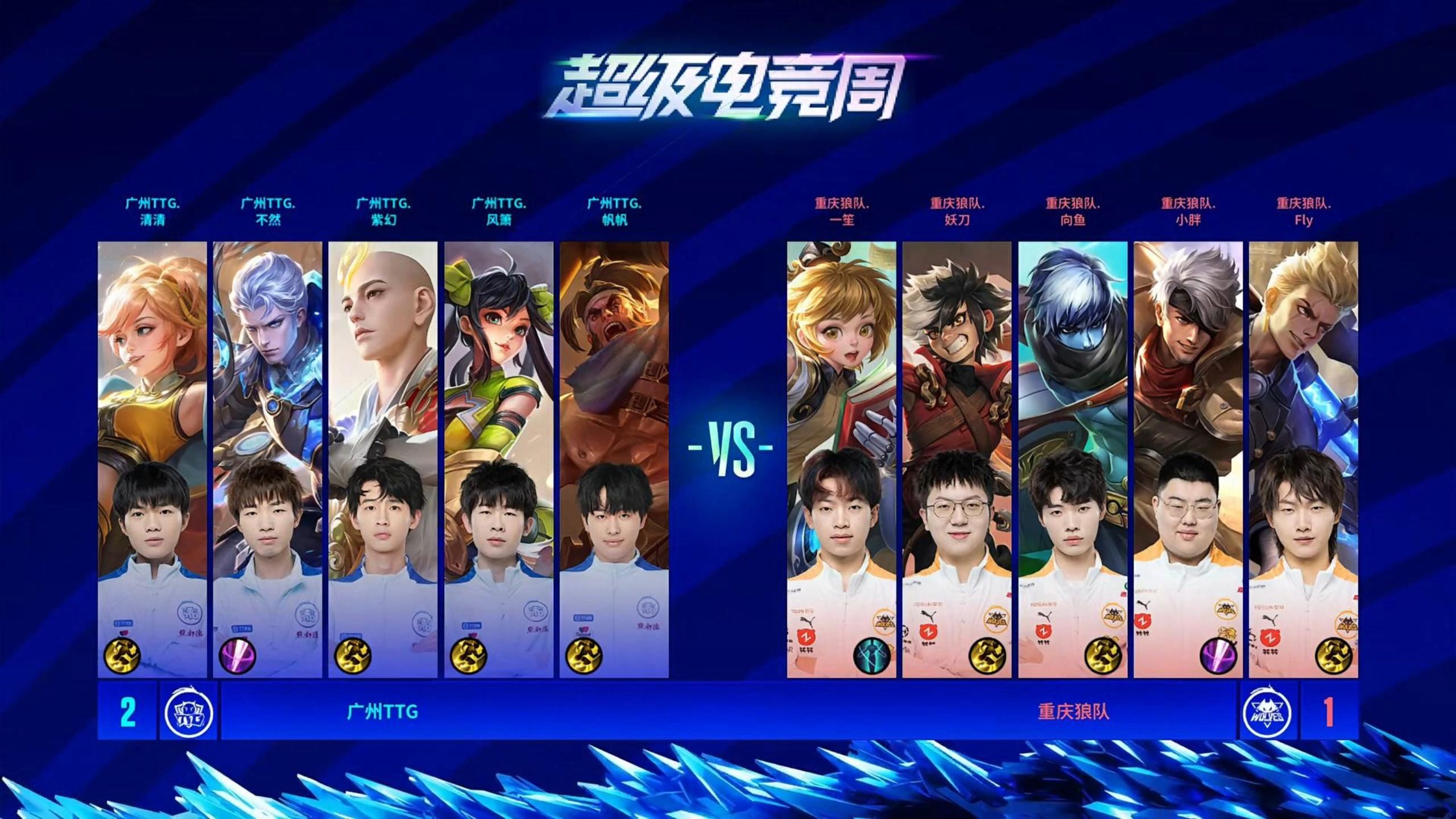
Task: Click the teal spell icon on 一笙's card
Action: pyautogui.click(x=871, y=656)
